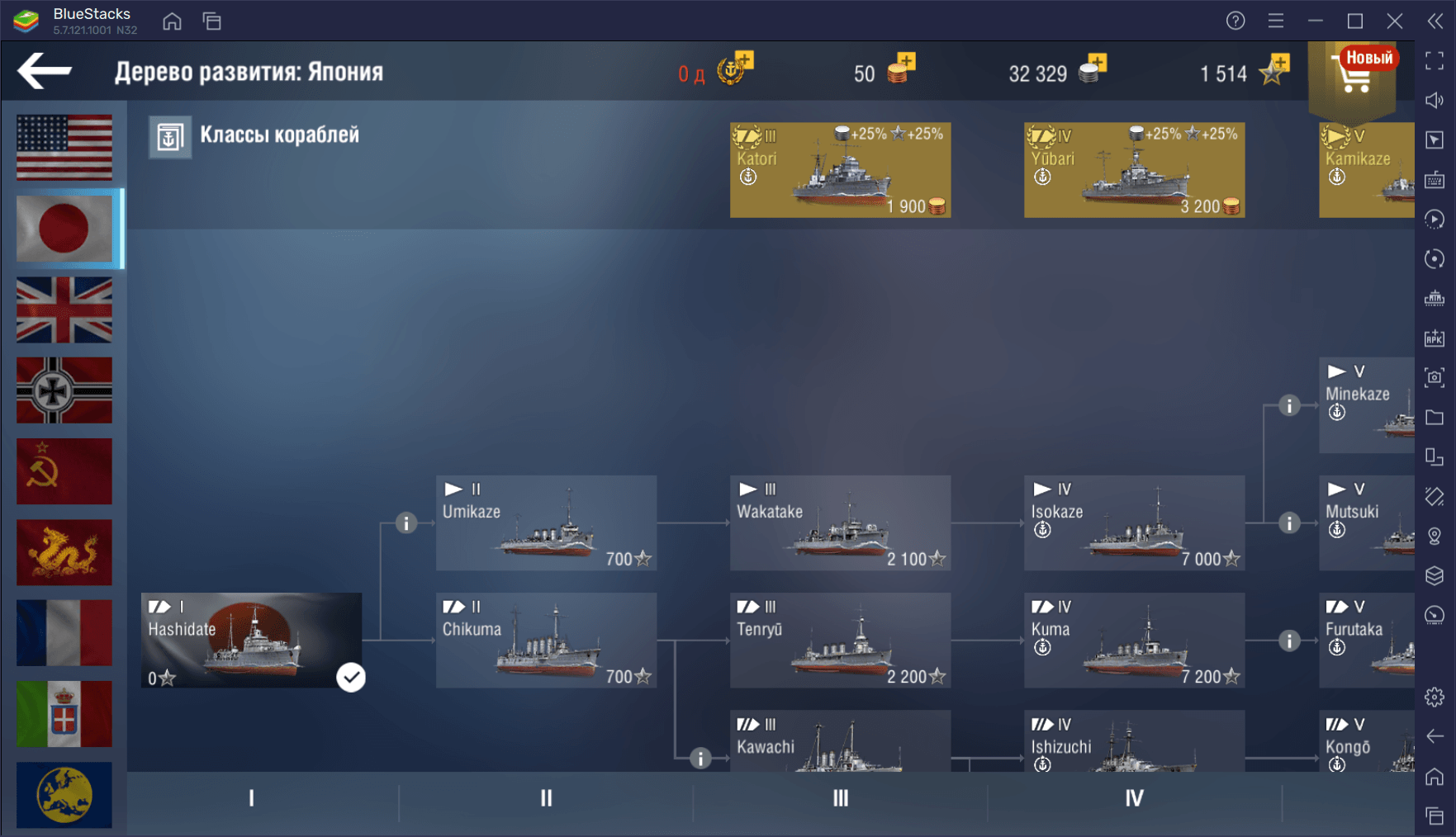Select the Pan-Asia dragon flag
The image size is (1456, 837).
click(64, 552)
